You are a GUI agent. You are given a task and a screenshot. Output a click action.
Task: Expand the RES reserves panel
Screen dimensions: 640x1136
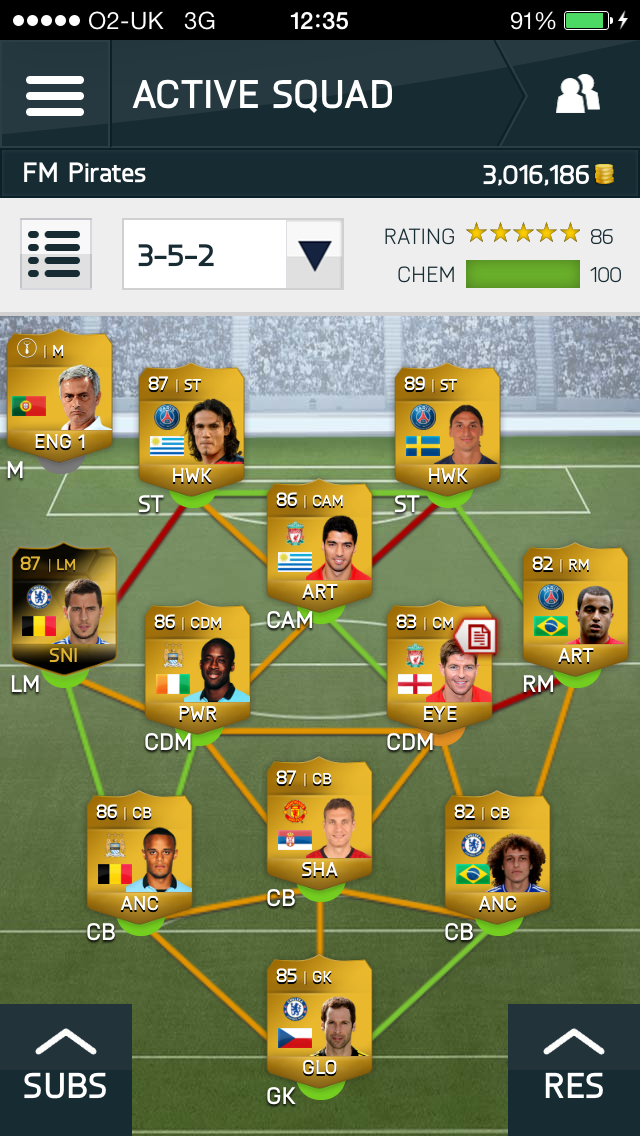point(574,1069)
